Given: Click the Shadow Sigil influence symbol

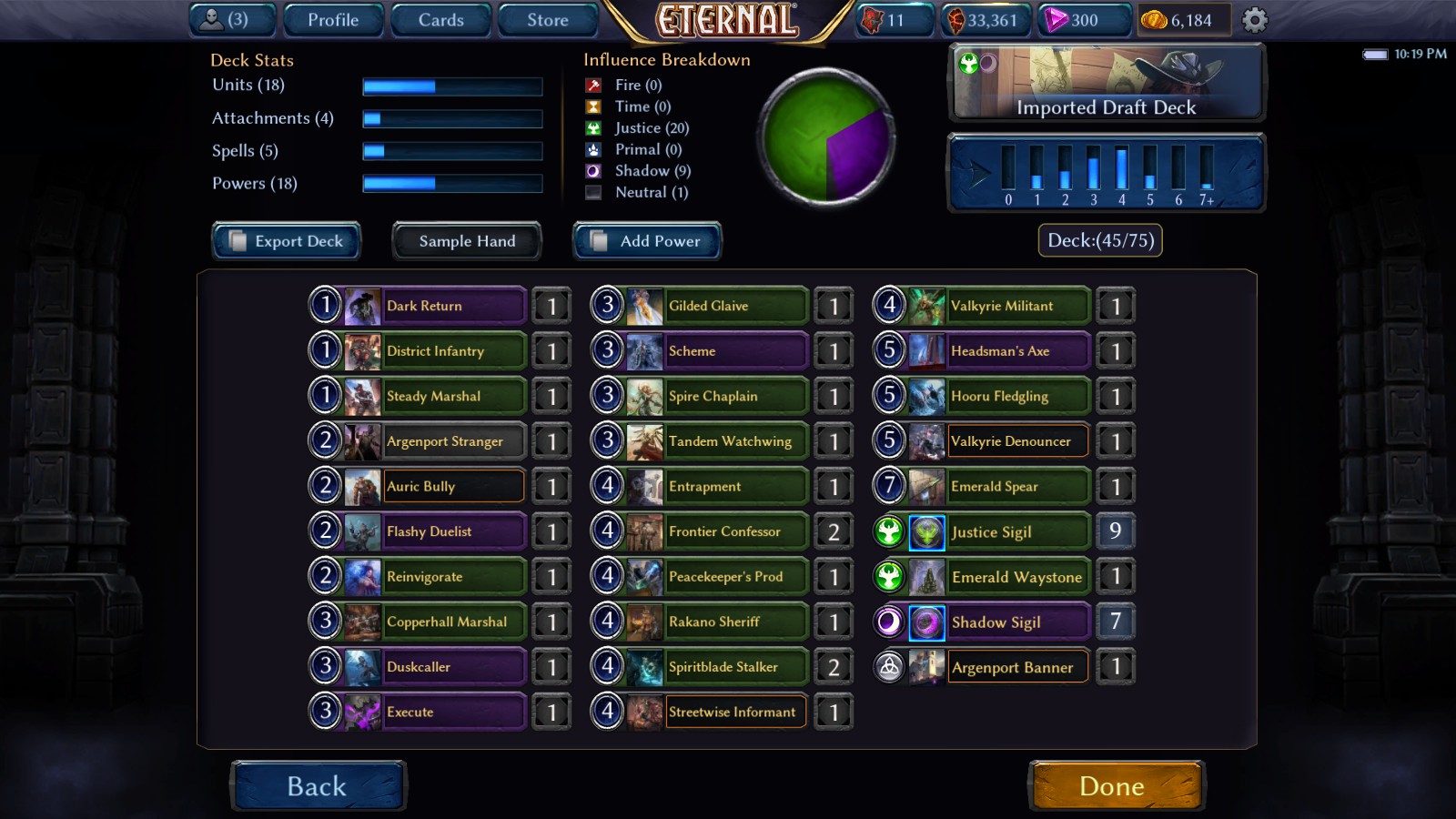Looking at the screenshot, I should coord(889,622).
